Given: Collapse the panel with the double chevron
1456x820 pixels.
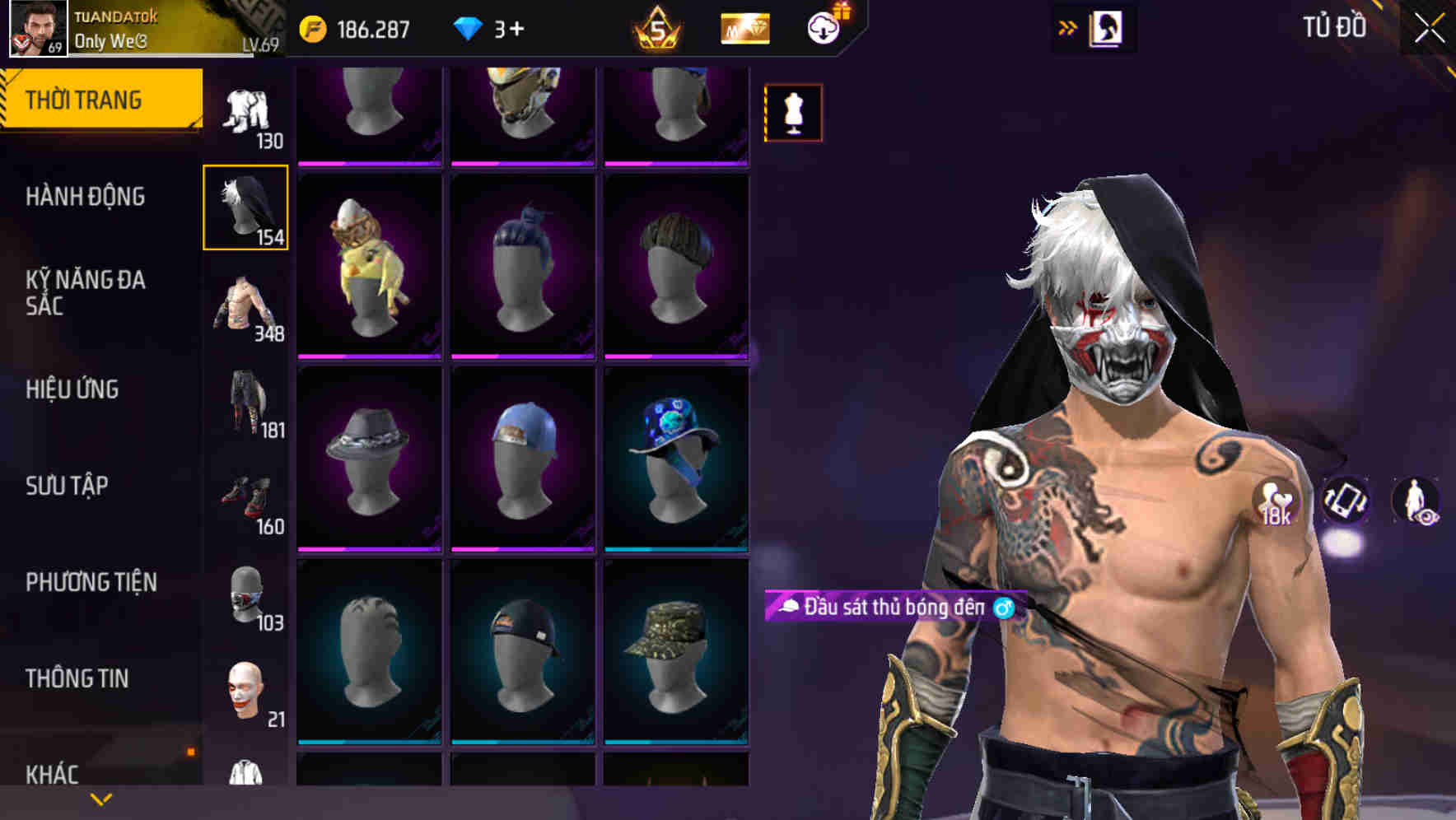Looking at the screenshot, I should (x=1068, y=26).
